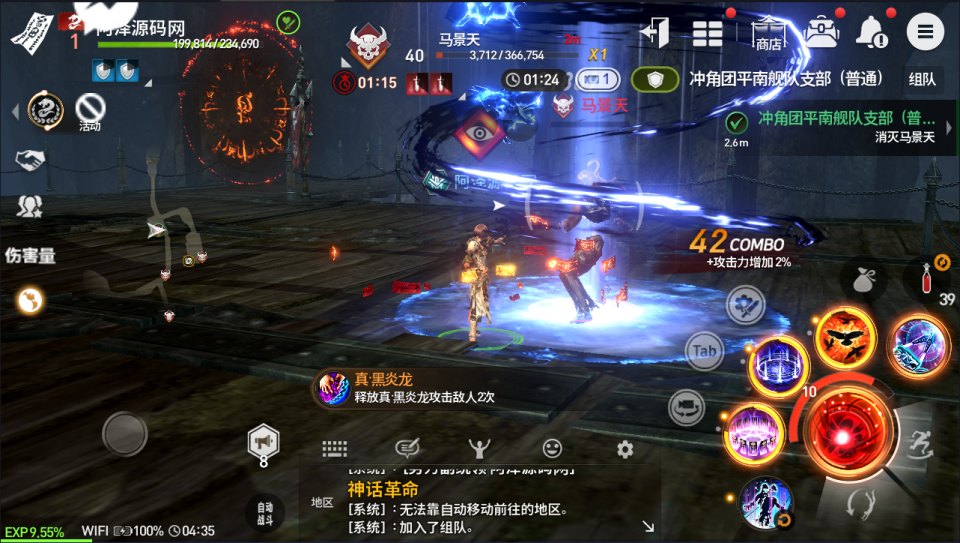
Task: Open the 商店 shop
Action: pos(768,33)
